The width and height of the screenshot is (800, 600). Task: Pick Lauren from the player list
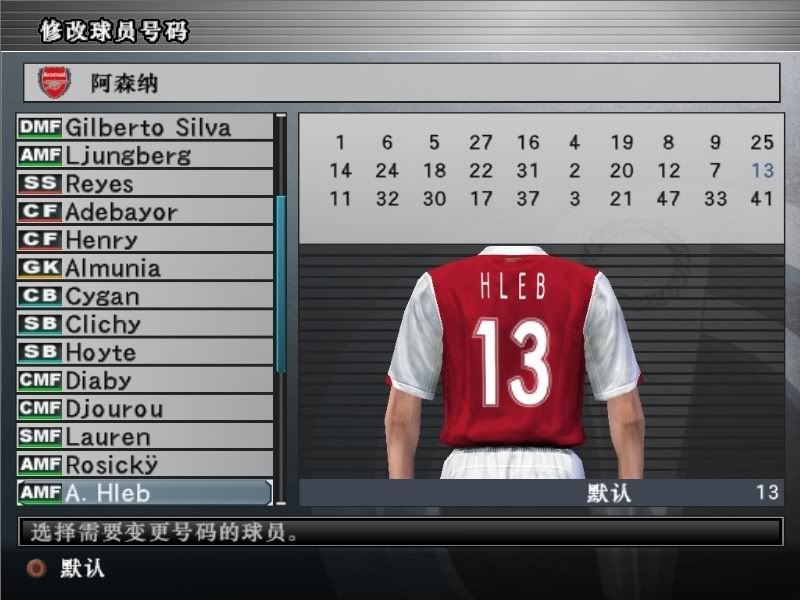point(146,436)
